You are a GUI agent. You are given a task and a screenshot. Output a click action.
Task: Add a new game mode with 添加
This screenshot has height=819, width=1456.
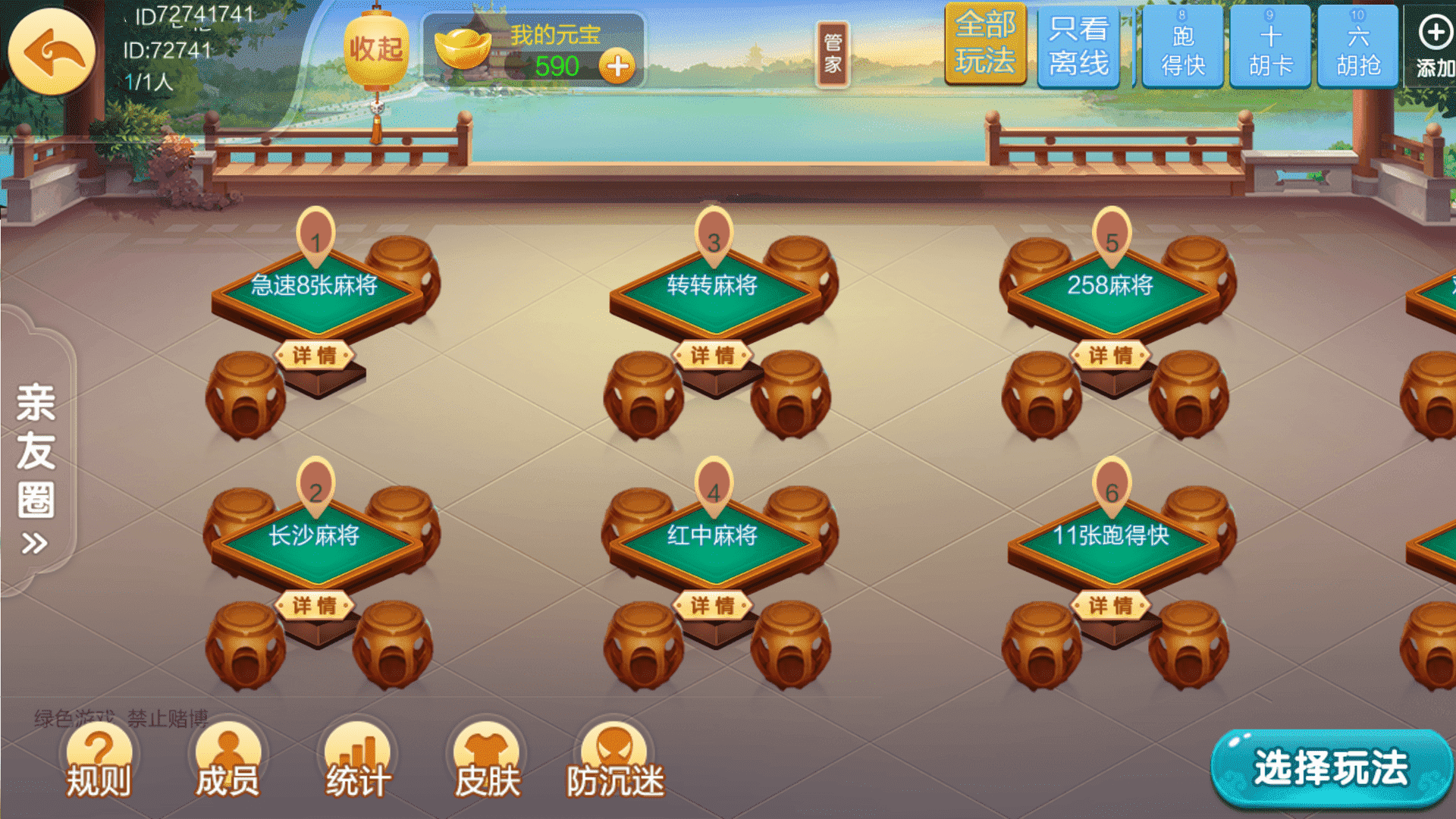click(1433, 47)
